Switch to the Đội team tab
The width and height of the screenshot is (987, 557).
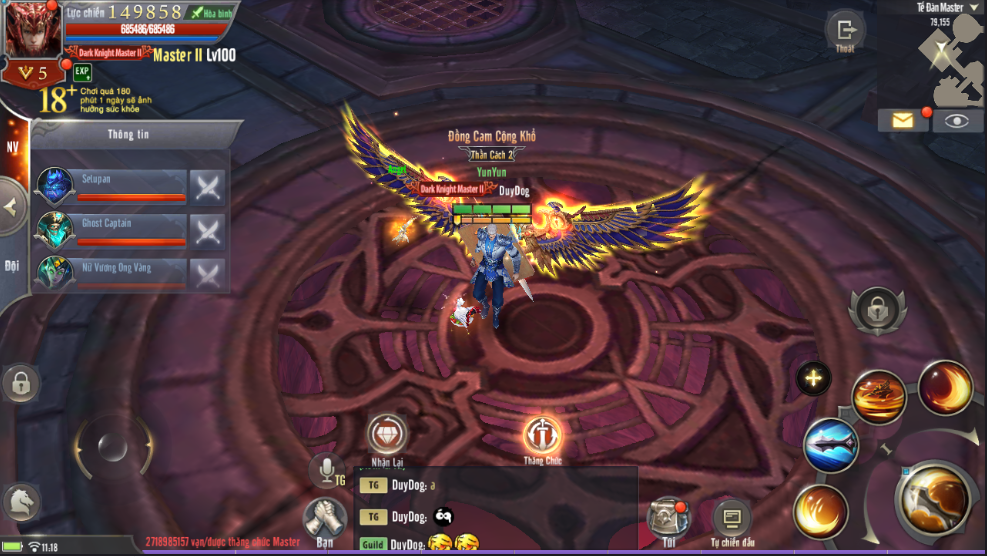pos(12,265)
